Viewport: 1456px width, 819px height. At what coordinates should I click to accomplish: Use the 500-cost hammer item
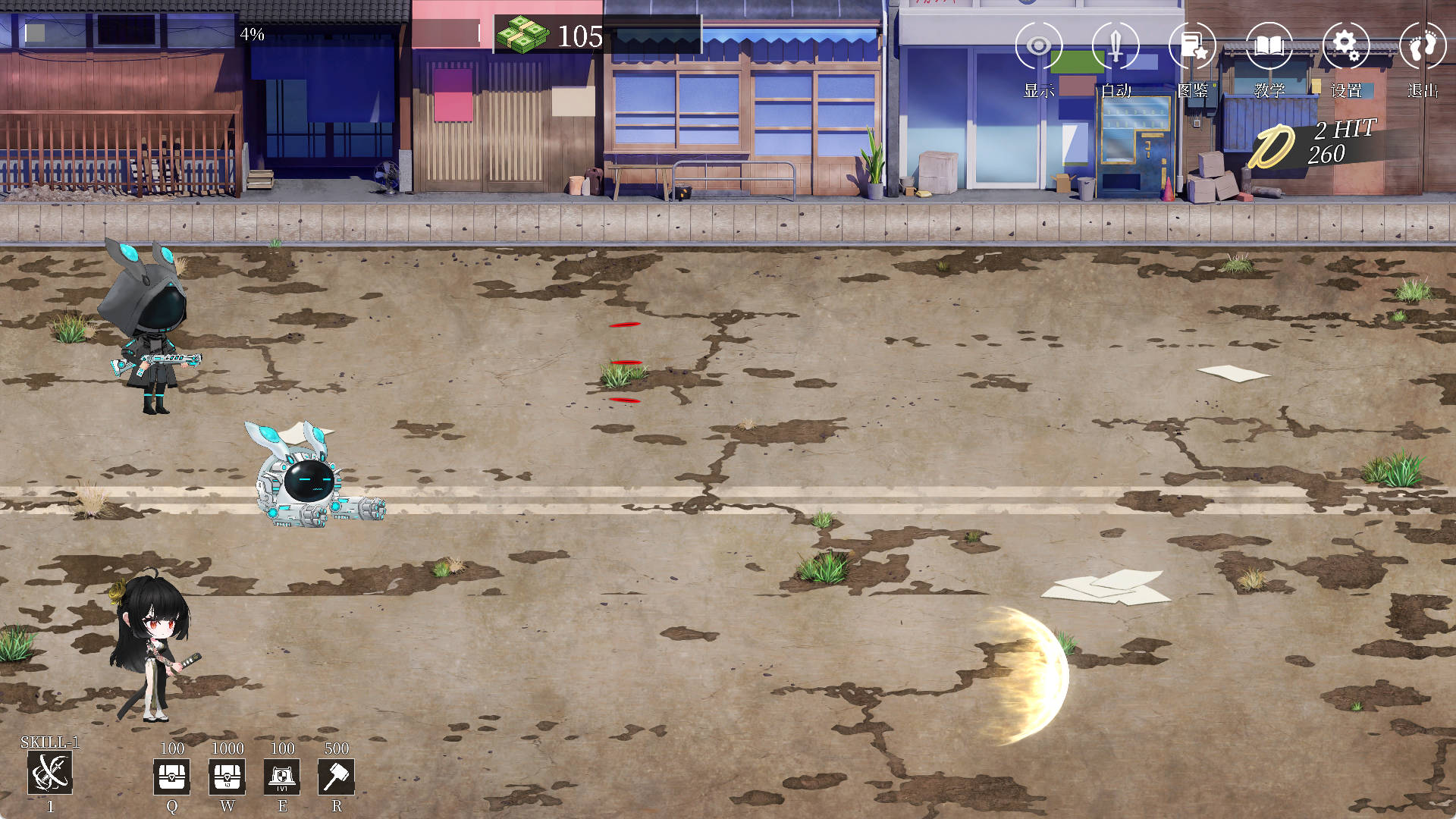pyautogui.click(x=337, y=777)
